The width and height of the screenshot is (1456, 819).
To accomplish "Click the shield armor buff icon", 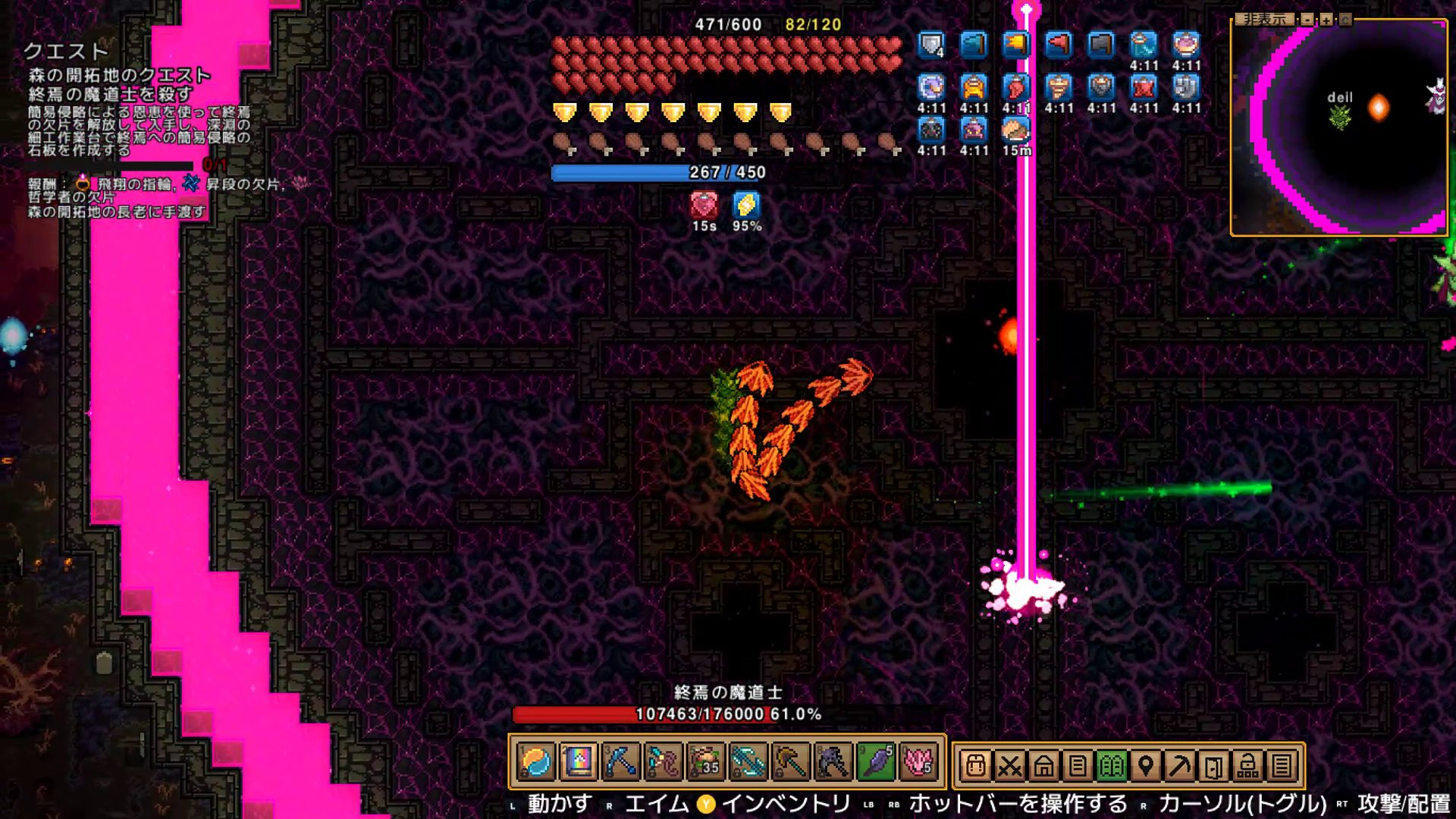I will pos(931,45).
